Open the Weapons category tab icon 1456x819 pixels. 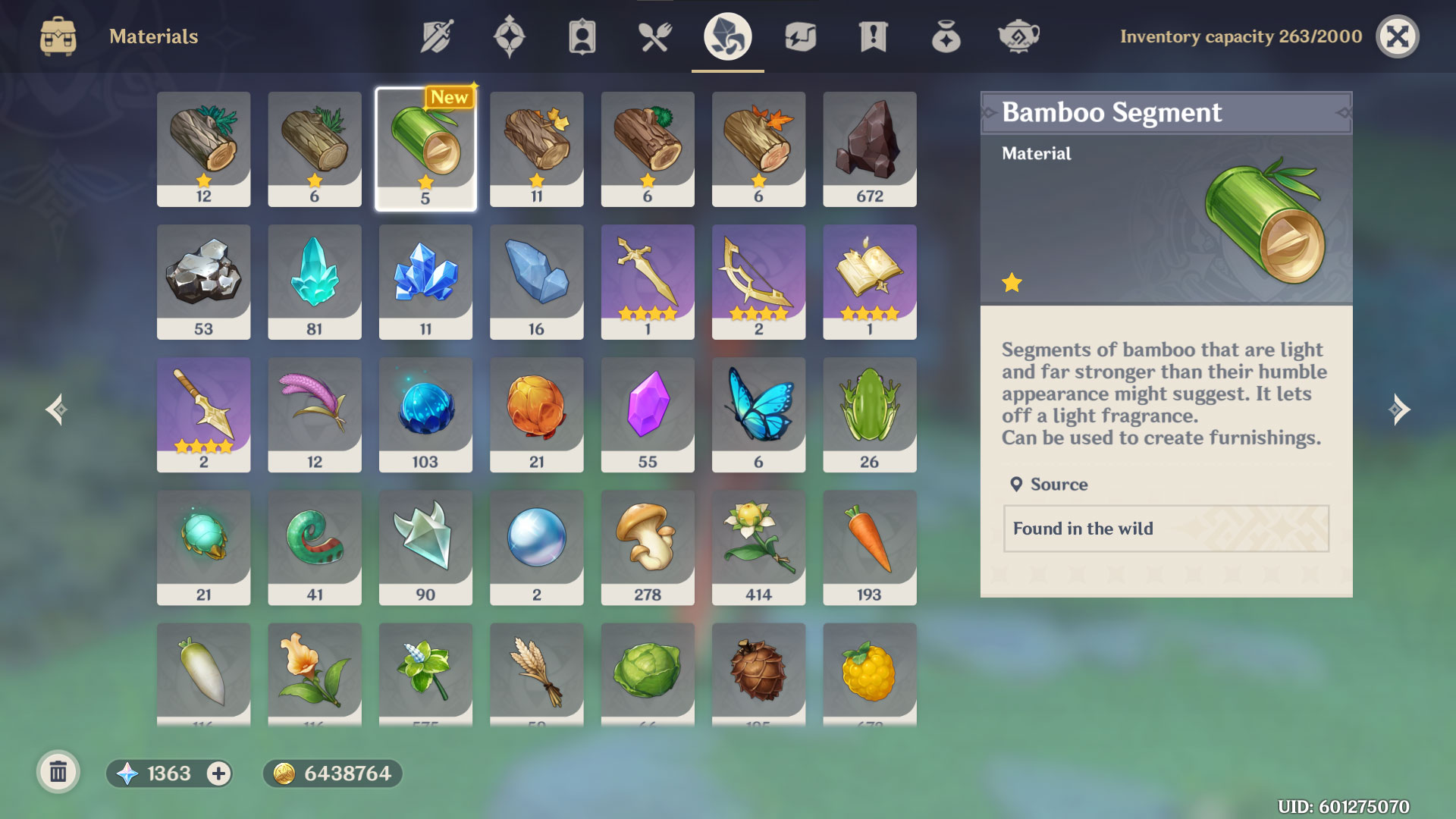[436, 36]
